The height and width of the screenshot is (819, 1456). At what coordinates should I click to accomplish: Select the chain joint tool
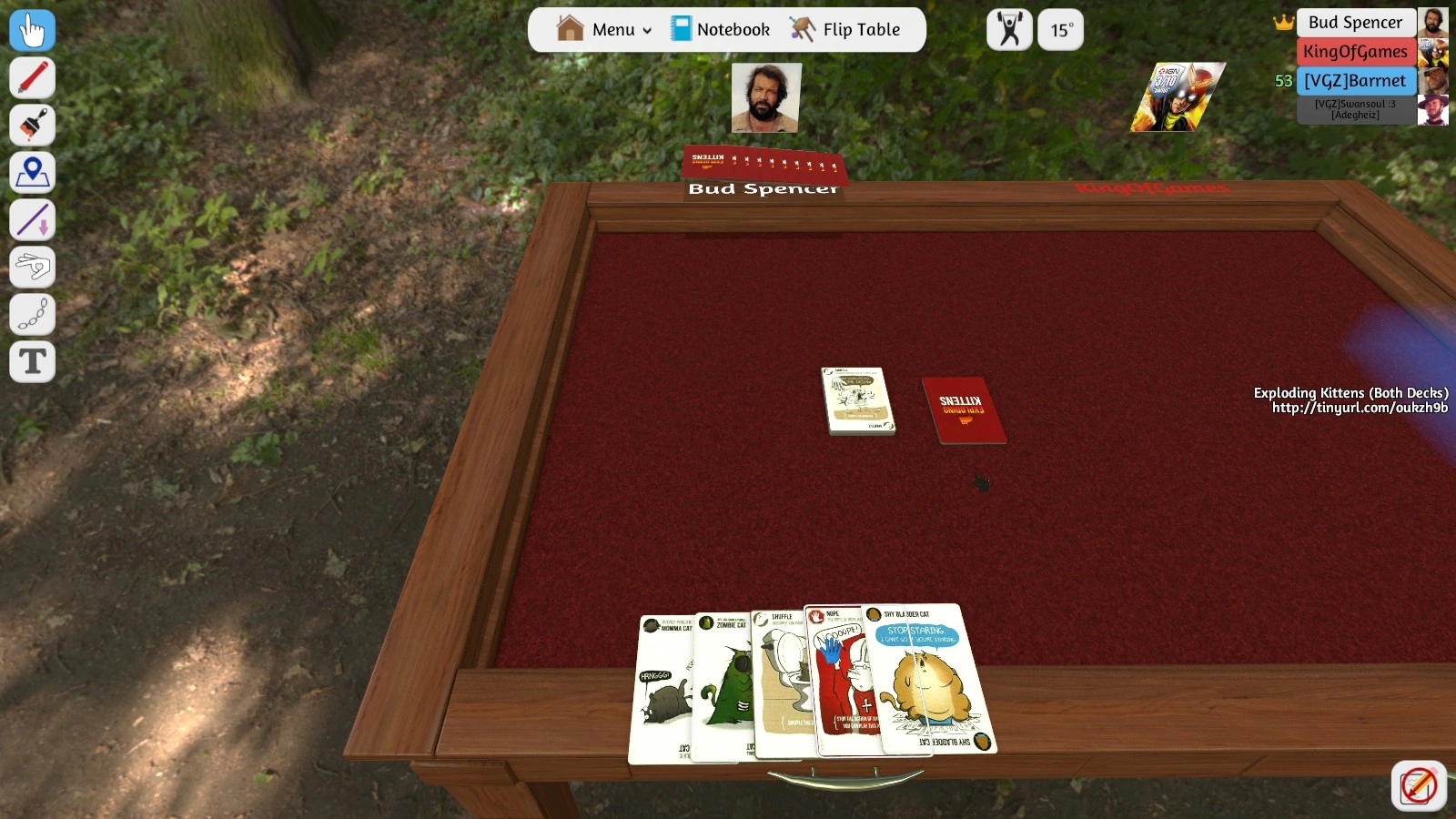pyautogui.click(x=32, y=315)
